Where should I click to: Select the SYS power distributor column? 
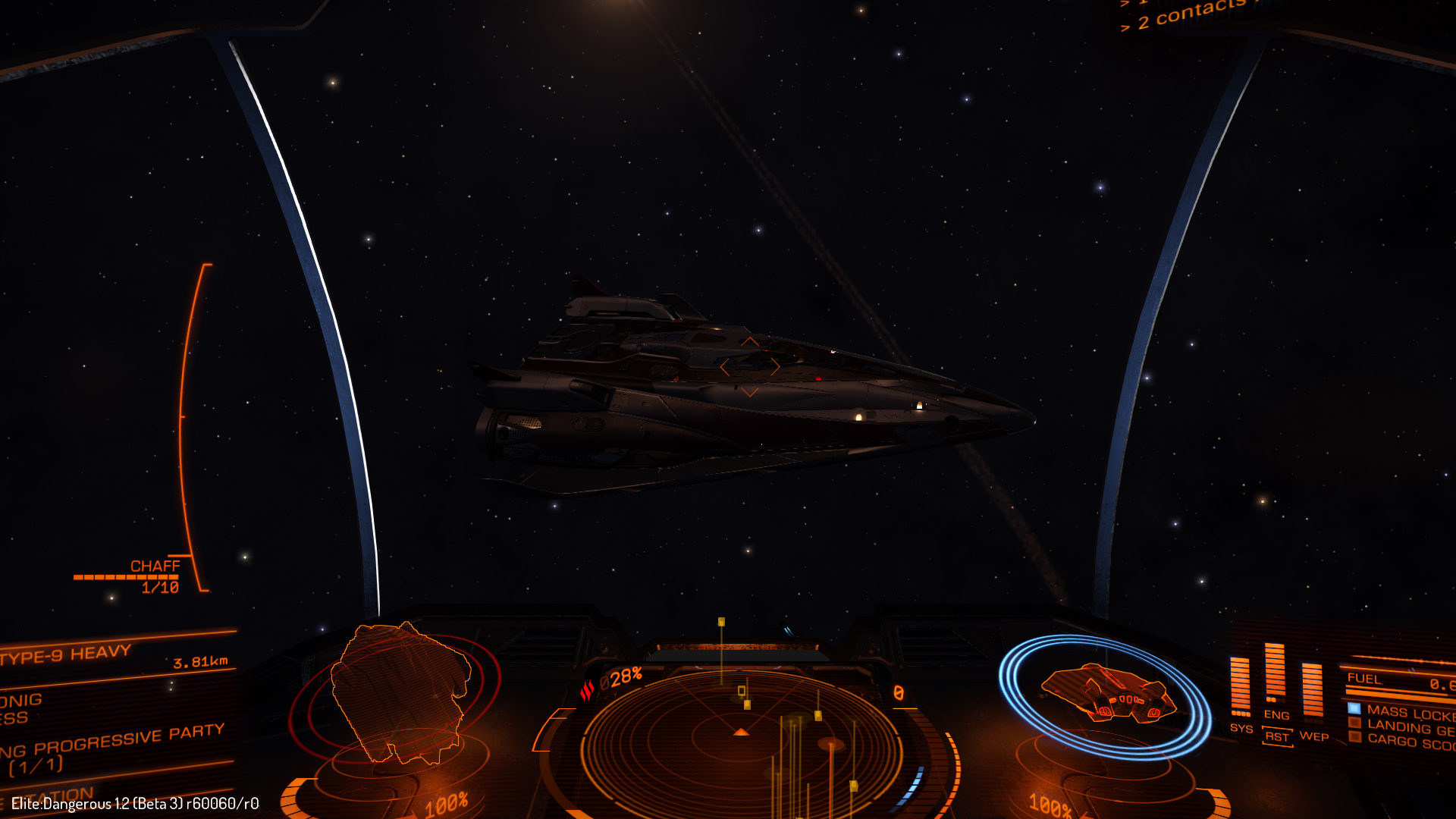coord(1241,687)
